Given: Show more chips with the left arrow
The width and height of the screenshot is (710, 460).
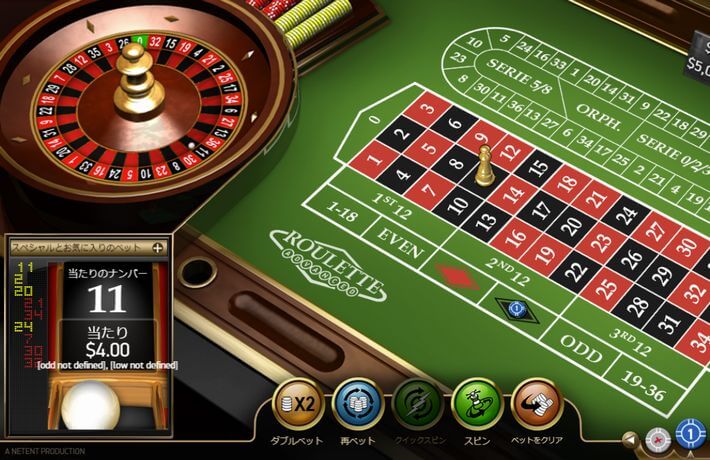Looking at the screenshot, I should click(x=631, y=438).
